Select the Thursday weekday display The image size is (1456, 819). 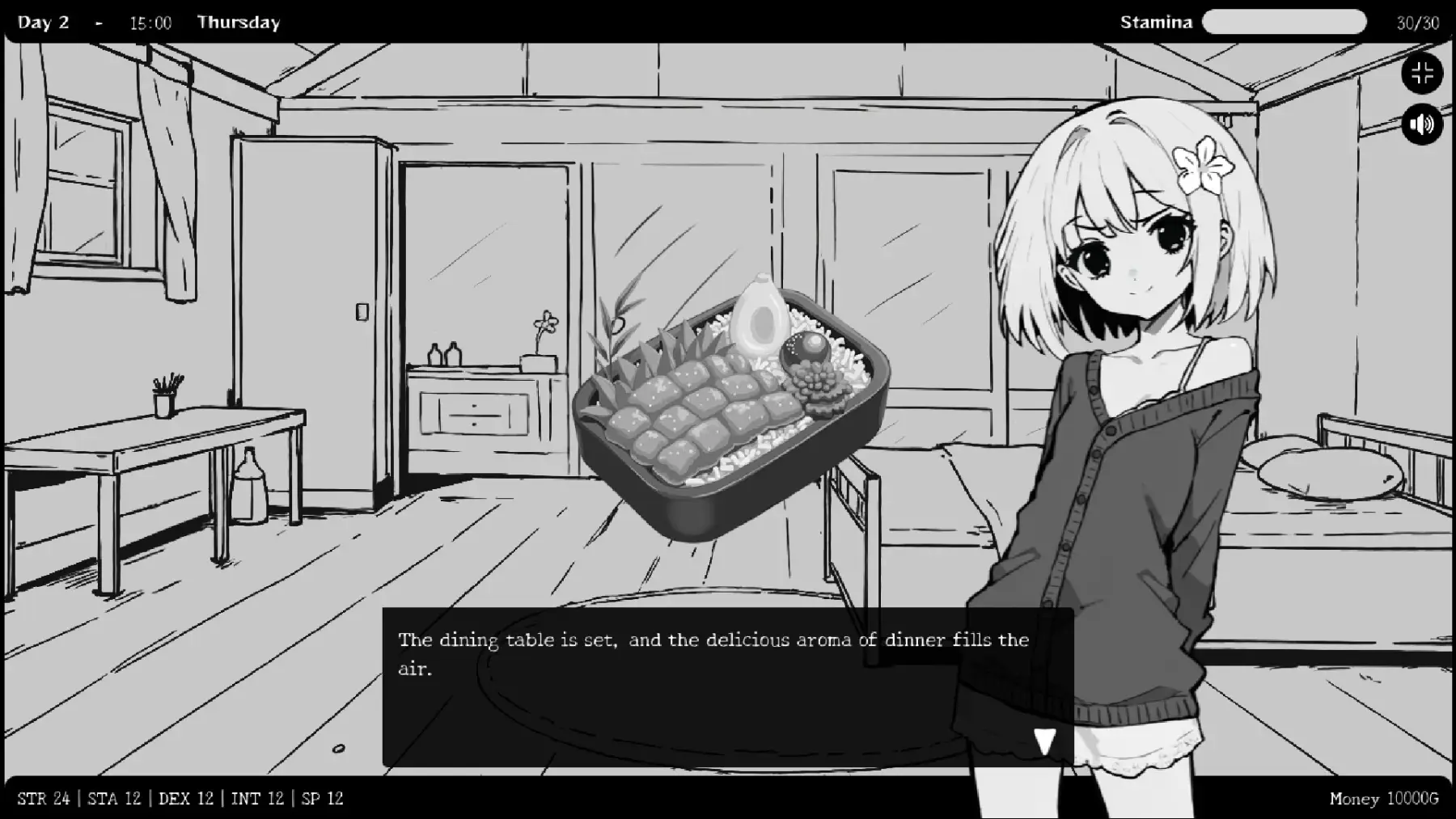click(x=239, y=22)
